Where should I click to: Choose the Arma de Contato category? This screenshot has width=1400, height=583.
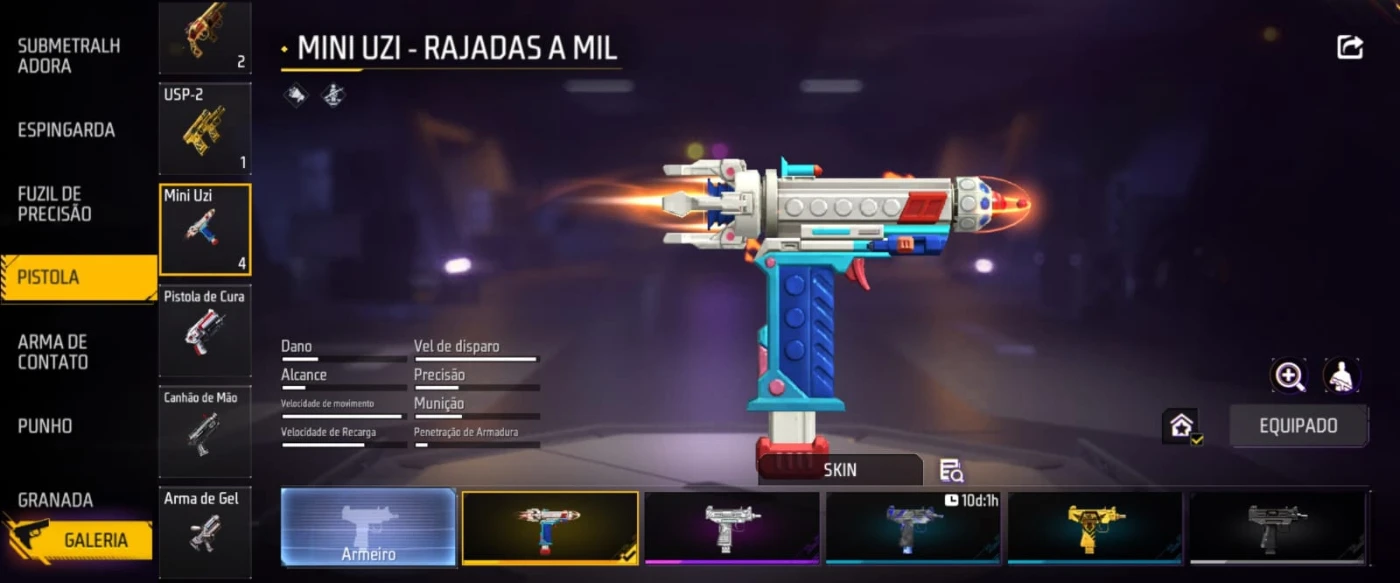(x=53, y=352)
